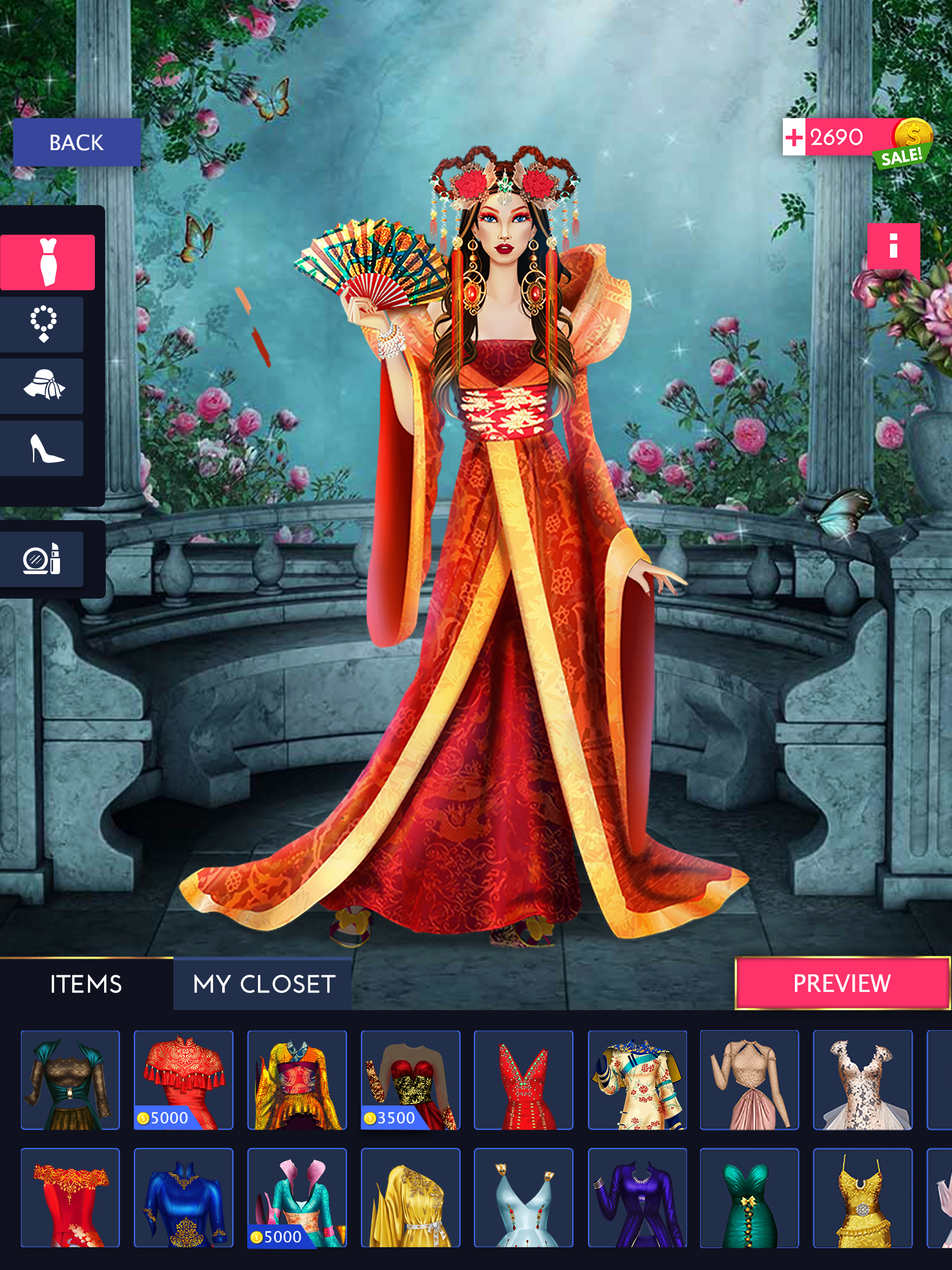Select the green and brown lace outfit
Screen dimensions: 952x1270
71,1079
